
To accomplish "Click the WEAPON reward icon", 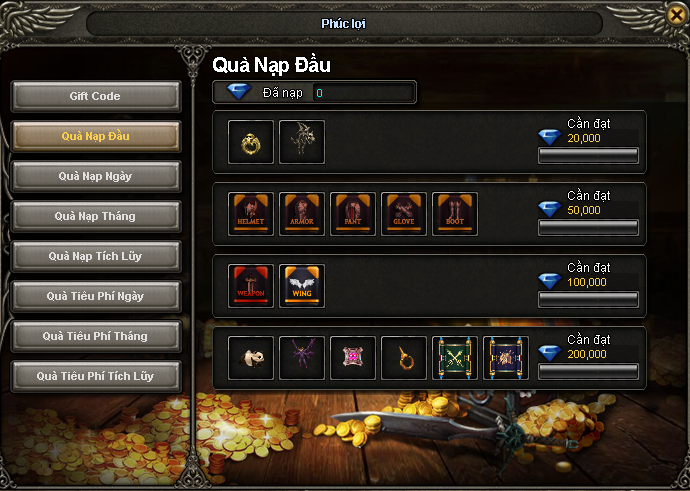I will (251, 286).
